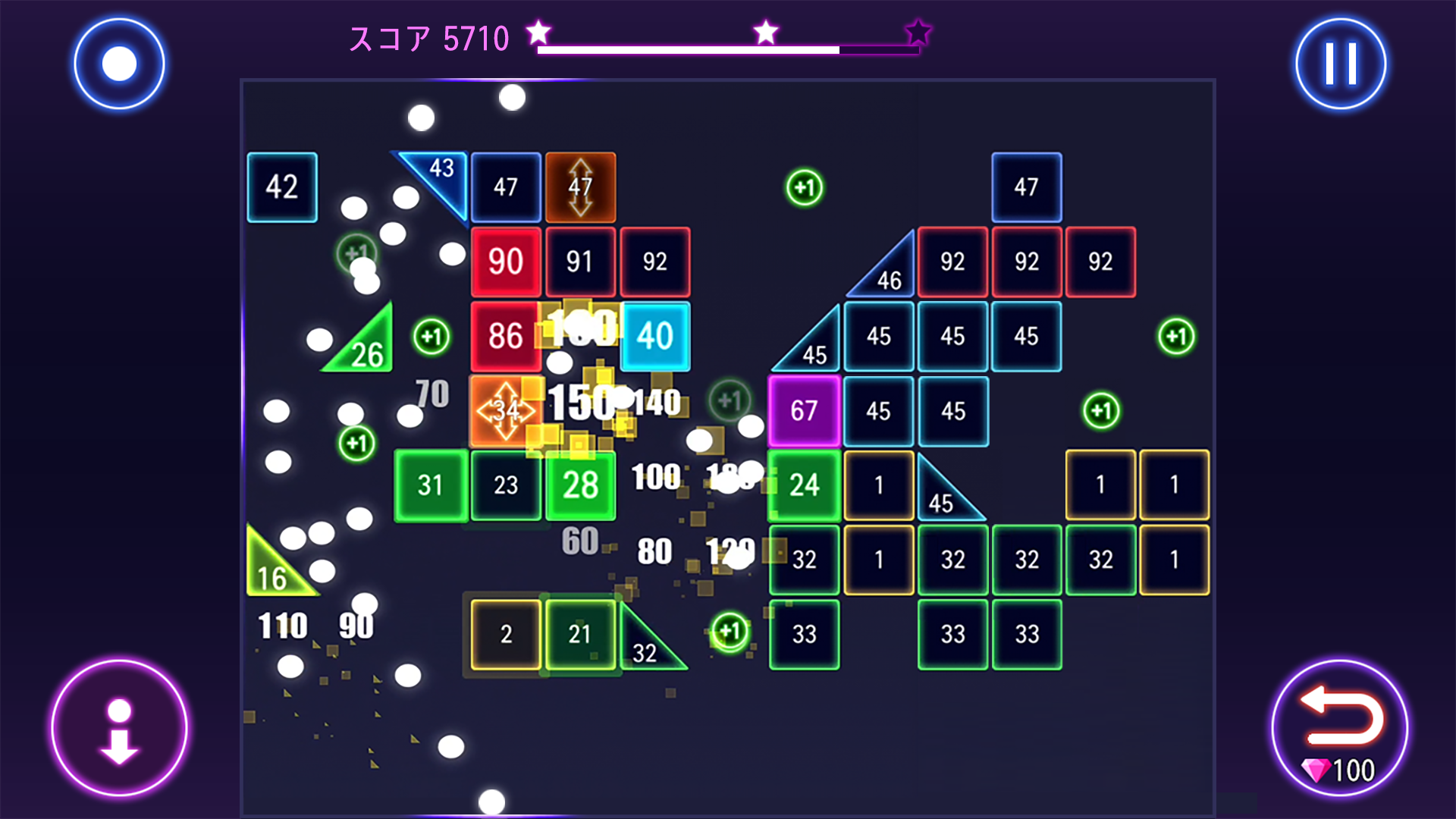Expand the first star on the progress bar
This screenshot has width=1456, height=819.
pyautogui.click(x=538, y=31)
